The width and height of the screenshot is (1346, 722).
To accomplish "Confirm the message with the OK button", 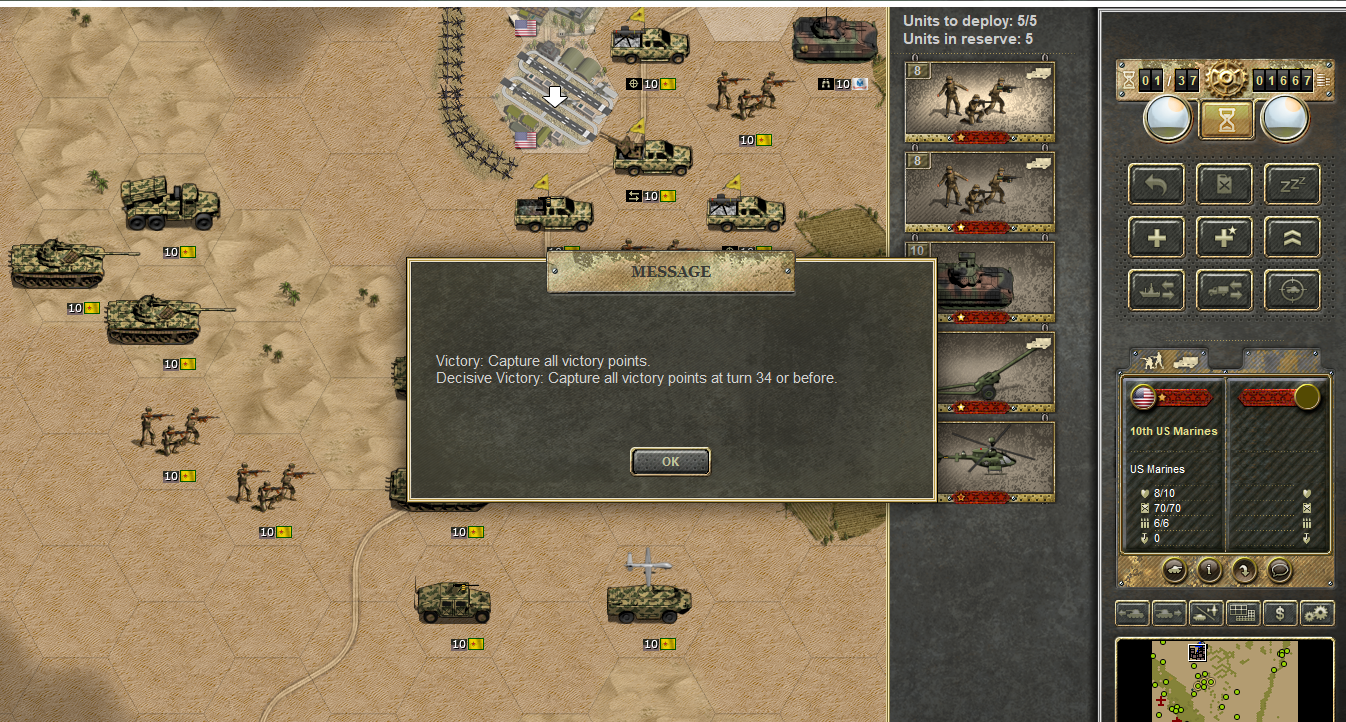I will tap(670, 461).
